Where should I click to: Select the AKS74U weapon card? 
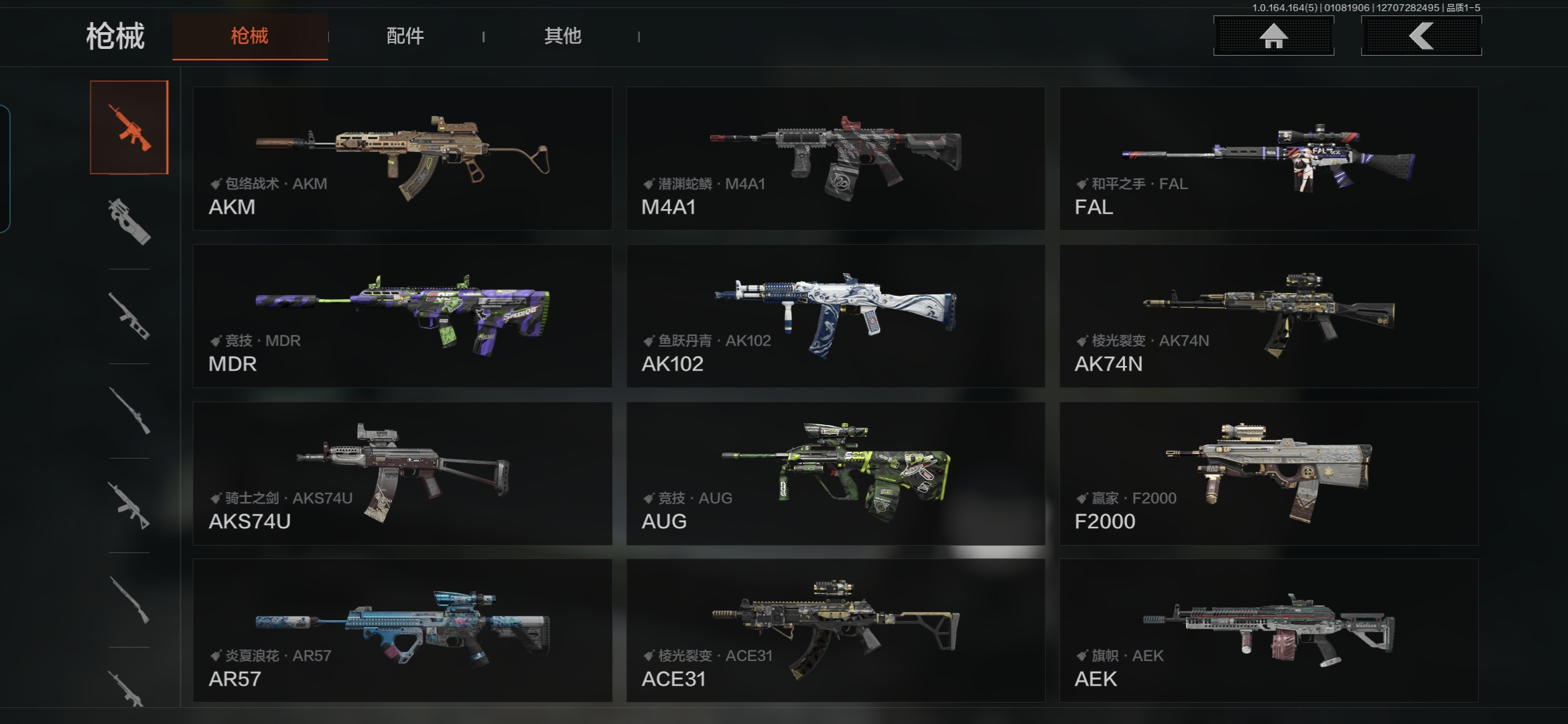tap(402, 473)
